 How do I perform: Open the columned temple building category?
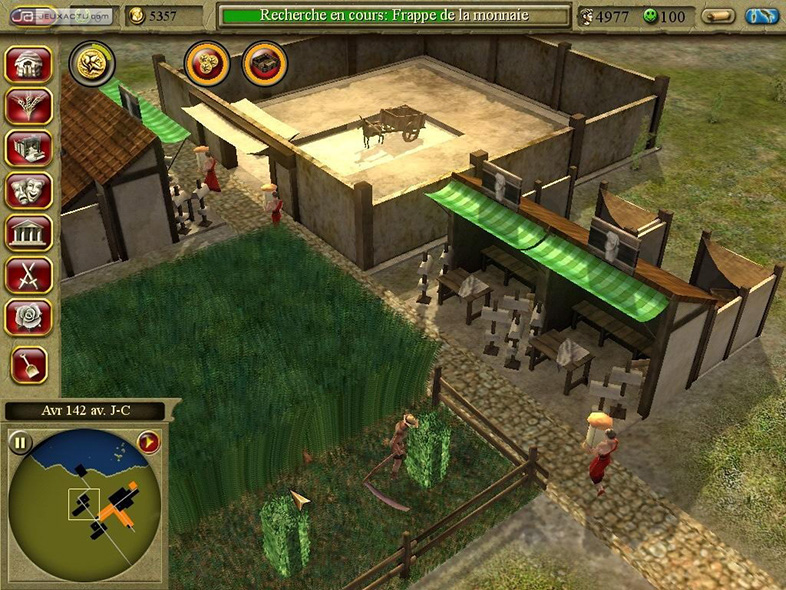[28, 232]
